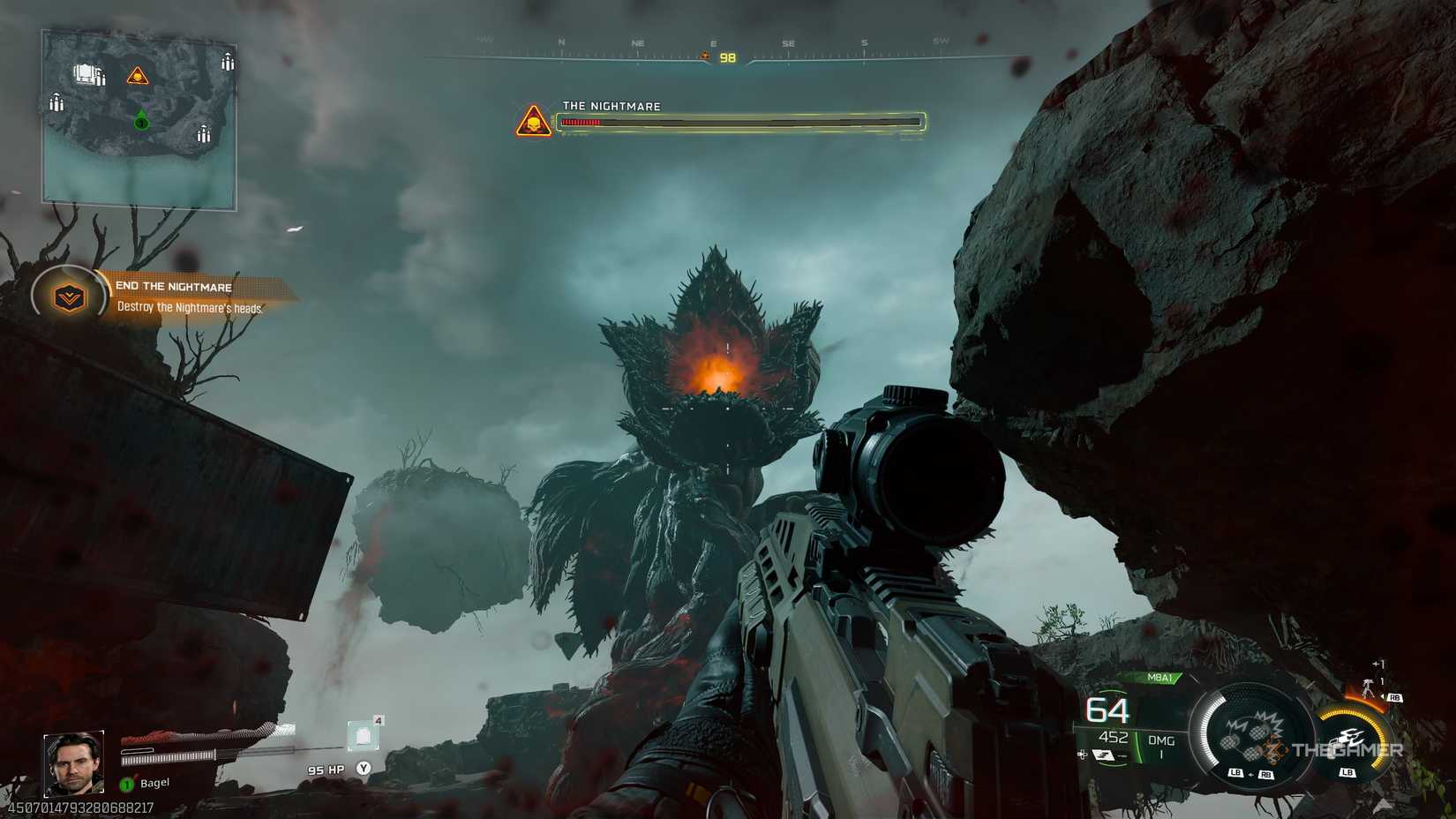Click Bagel's character portrait thumbnail

pos(72,765)
